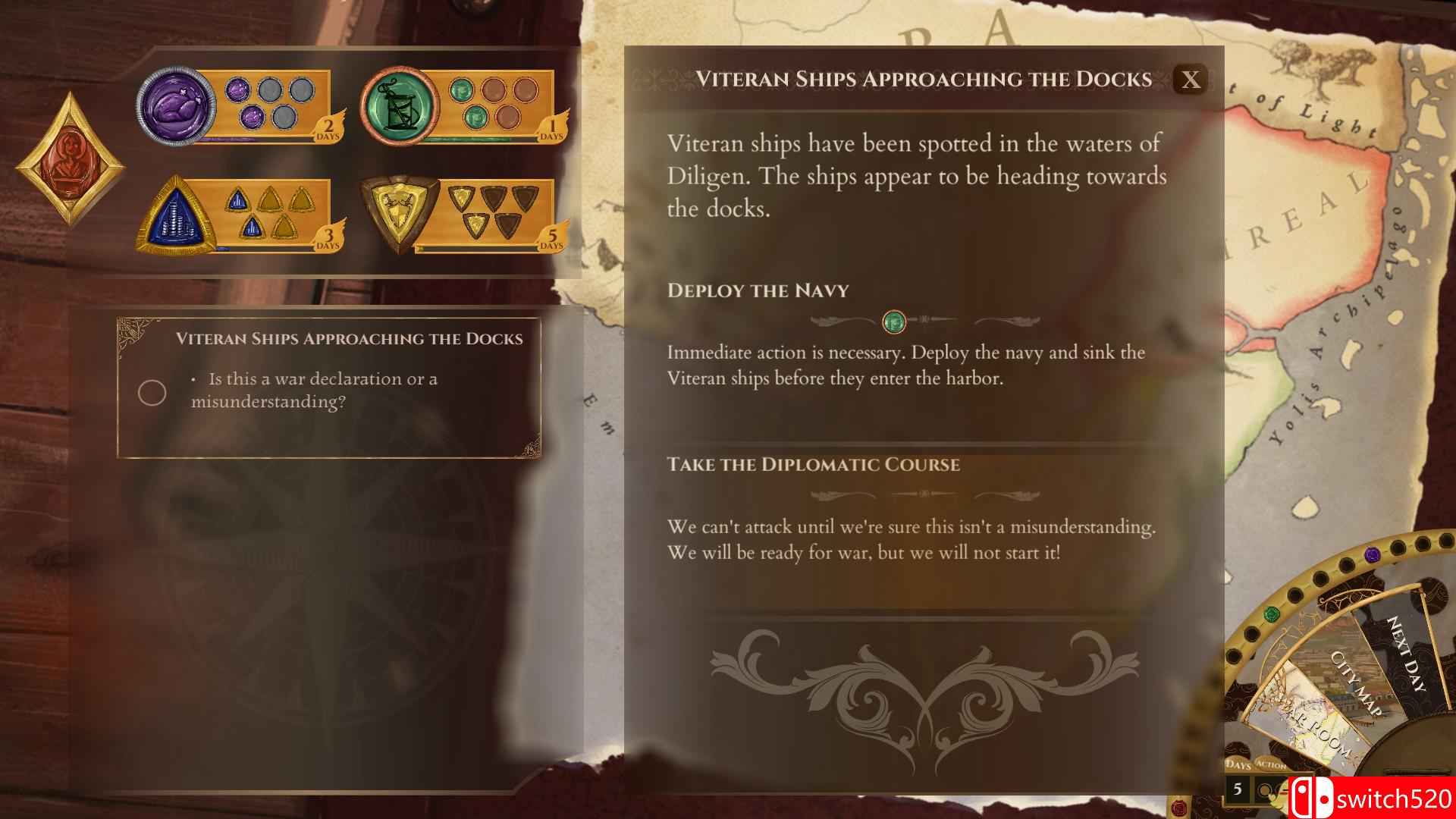Advance to the Next Day
The image size is (1456, 819).
click(1405, 653)
